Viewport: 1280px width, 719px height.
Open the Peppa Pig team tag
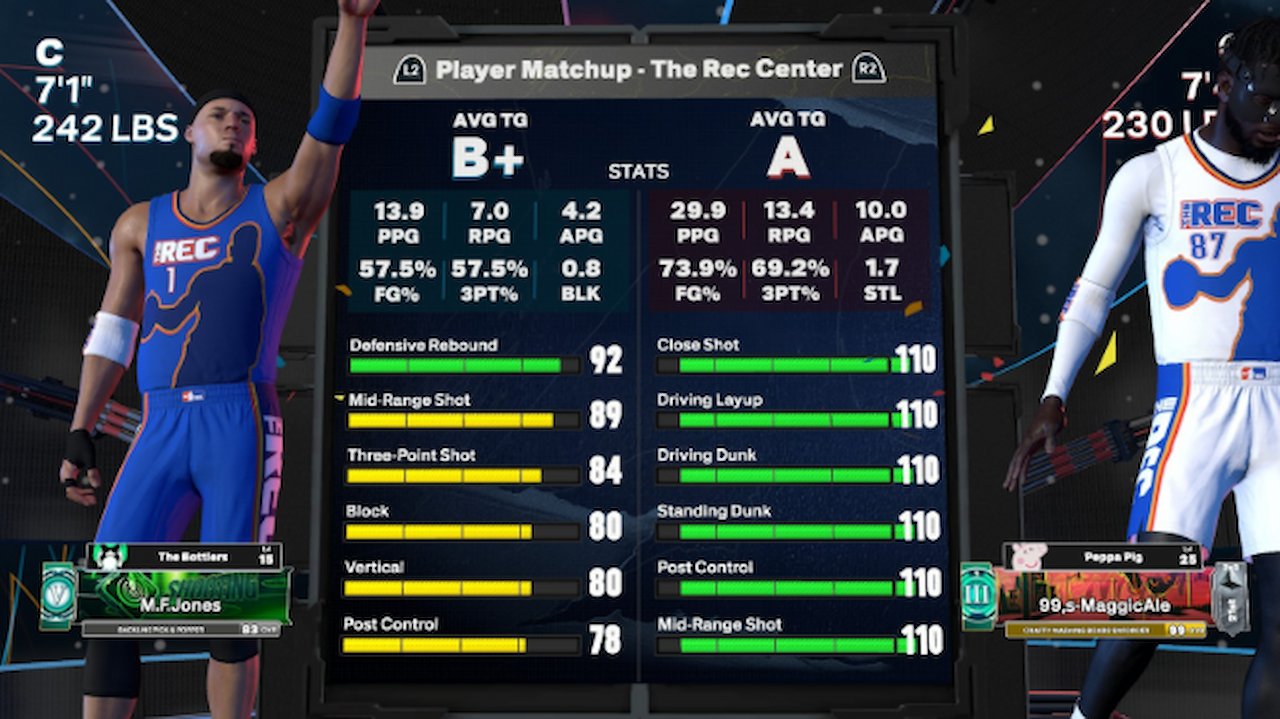[x=1110, y=556]
